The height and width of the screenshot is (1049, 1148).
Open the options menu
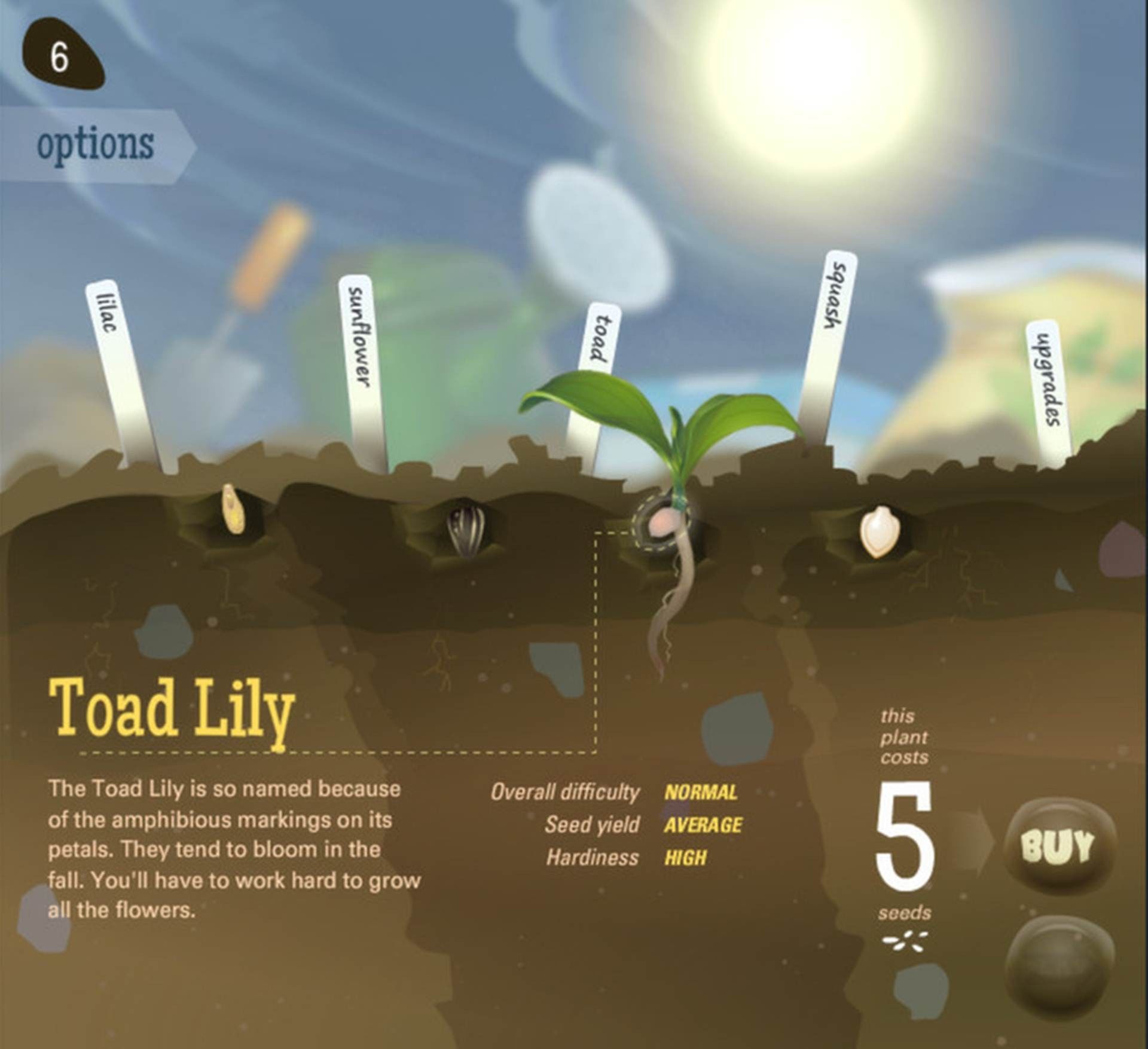tap(96, 144)
